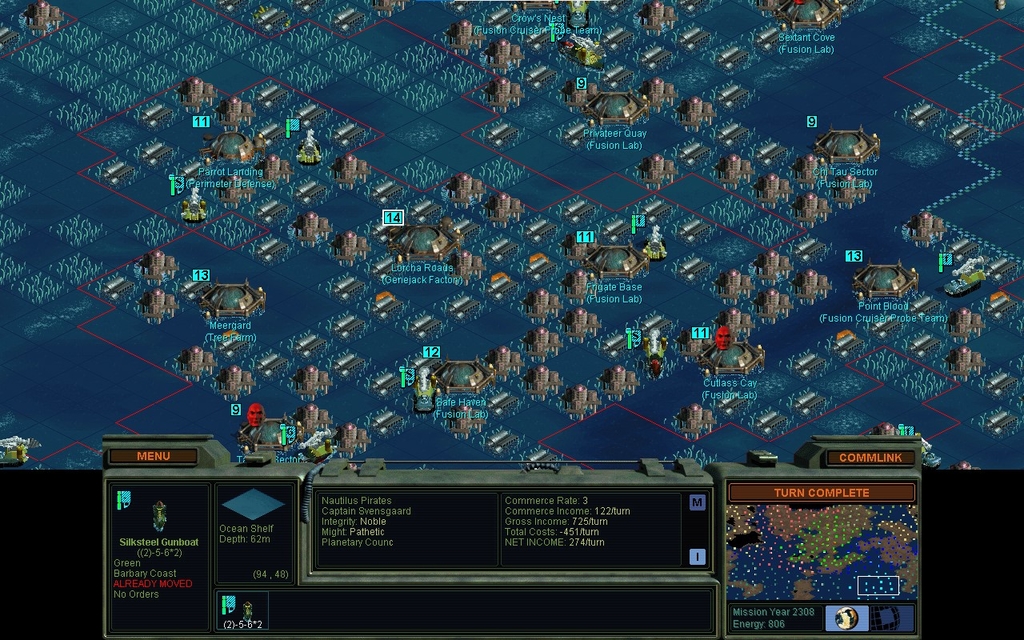The height and width of the screenshot is (640, 1024).
Task: Open the COMMLINK panel
Action: (869, 458)
